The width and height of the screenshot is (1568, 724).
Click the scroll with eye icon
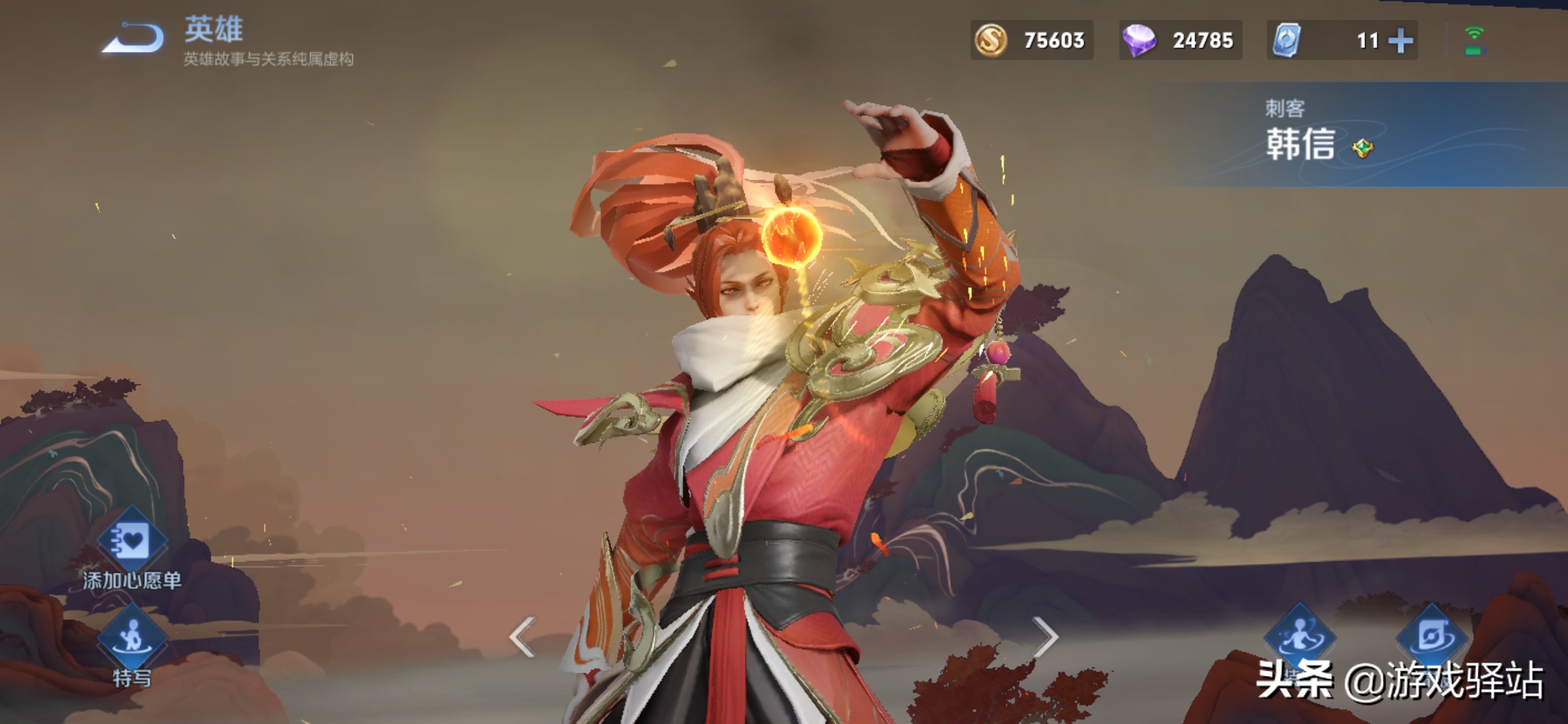click(x=1432, y=636)
